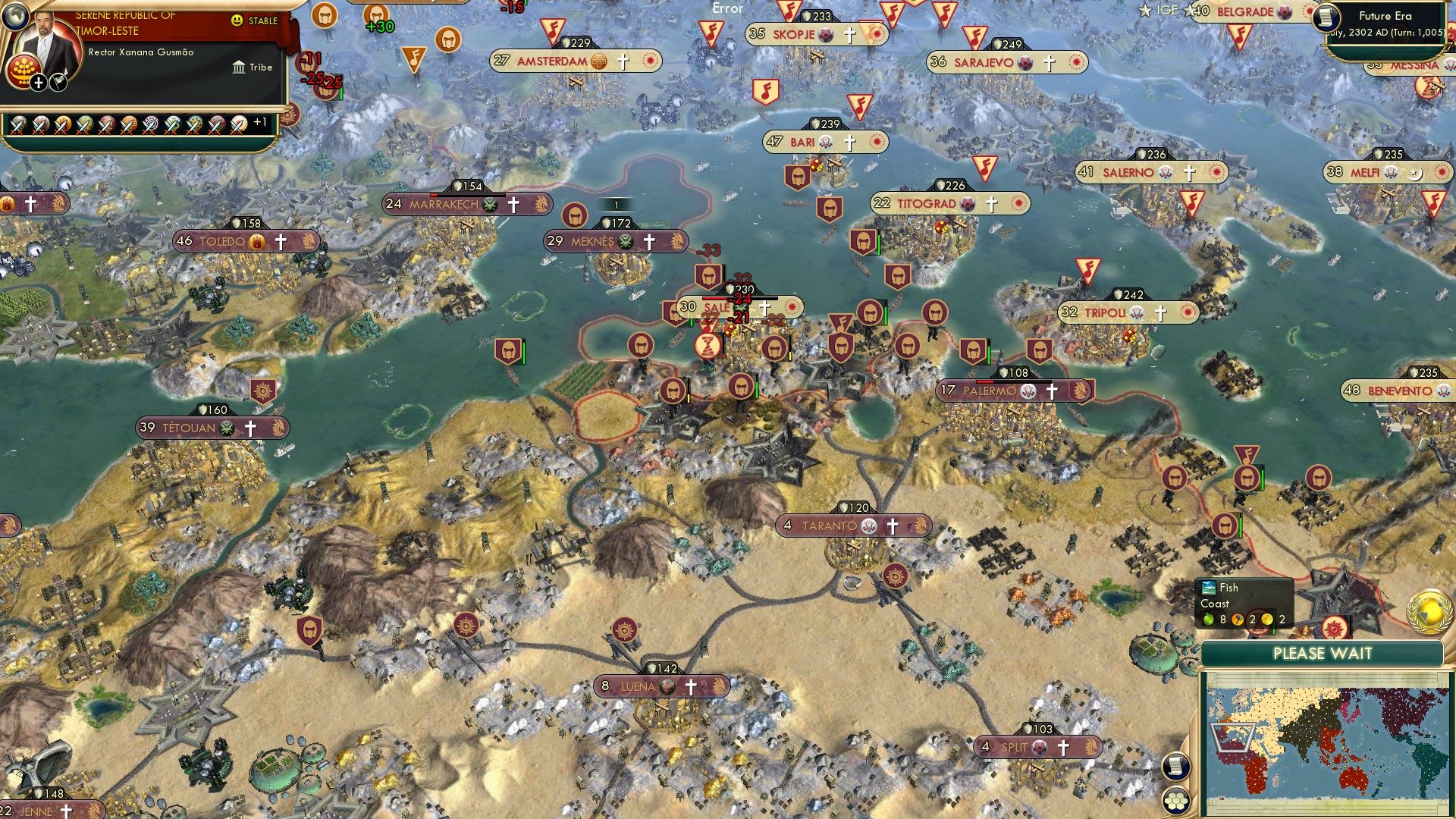
Task: Click the STABLE smiley face indicator
Action: [237, 21]
